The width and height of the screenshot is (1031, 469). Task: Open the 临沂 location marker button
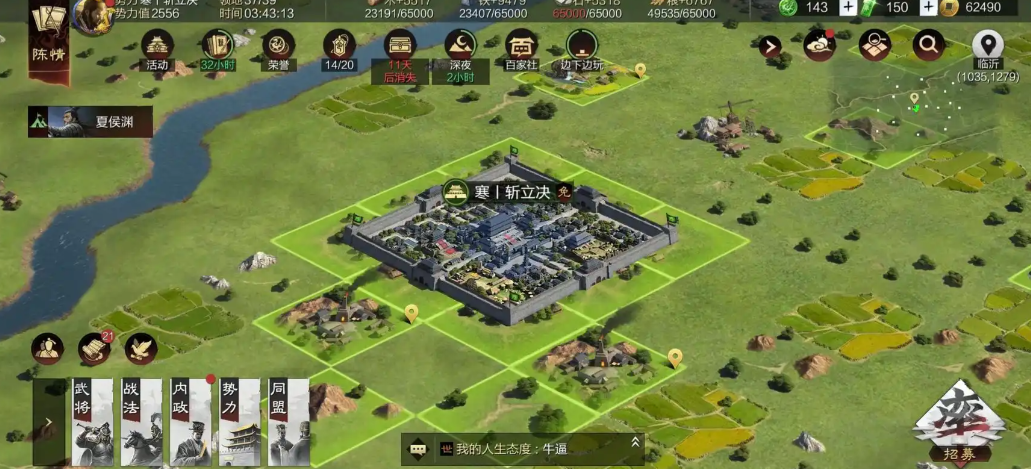(x=988, y=45)
